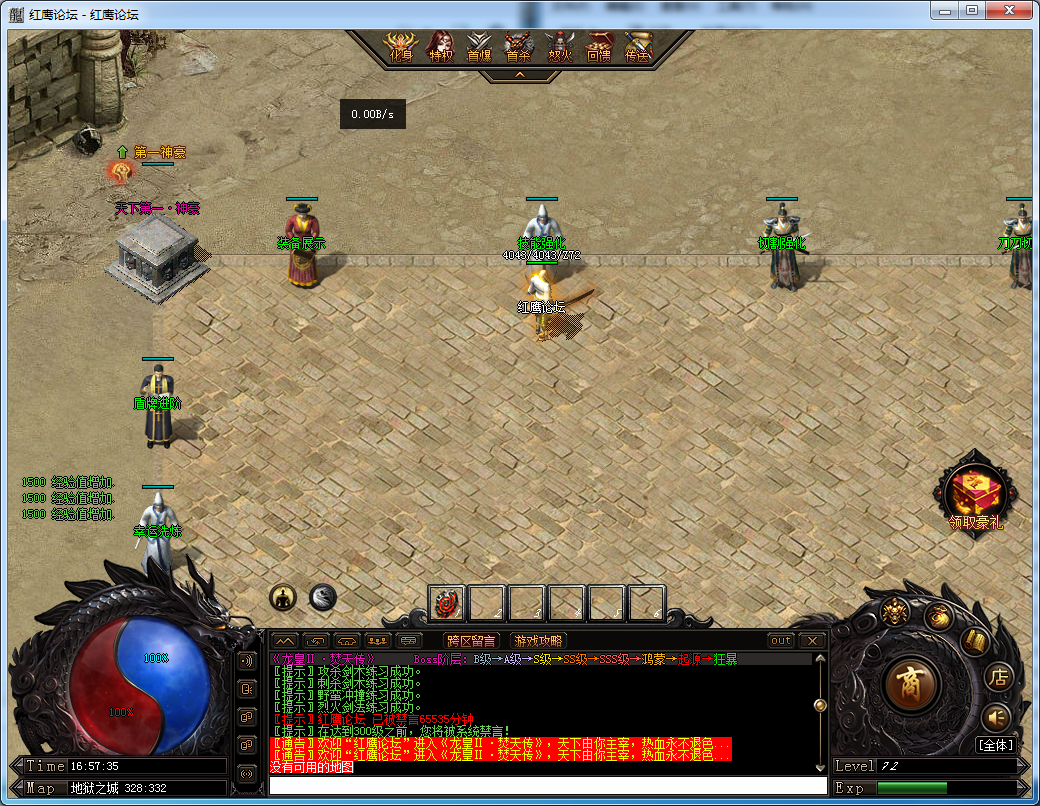Open the 传送 teleport menu
The image size is (1040, 806).
tap(637, 47)
